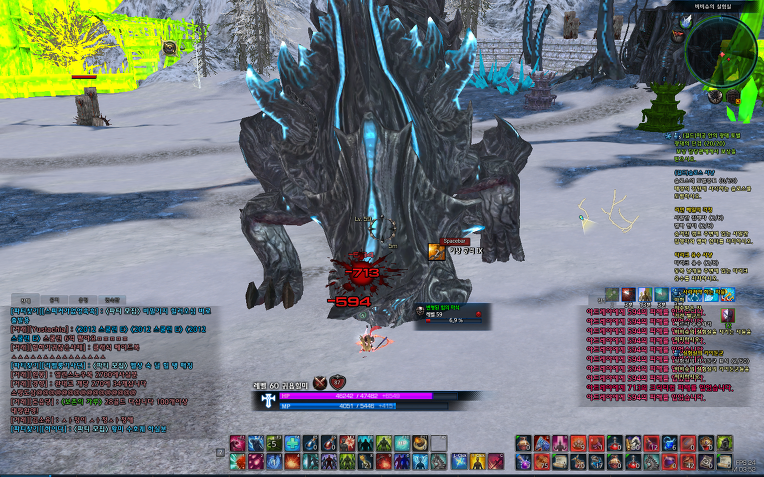This screenshot has width=764, height=477.
Task: Click the chat message from Yustachia
Action: pyautogui.click(x=100, y=330)
